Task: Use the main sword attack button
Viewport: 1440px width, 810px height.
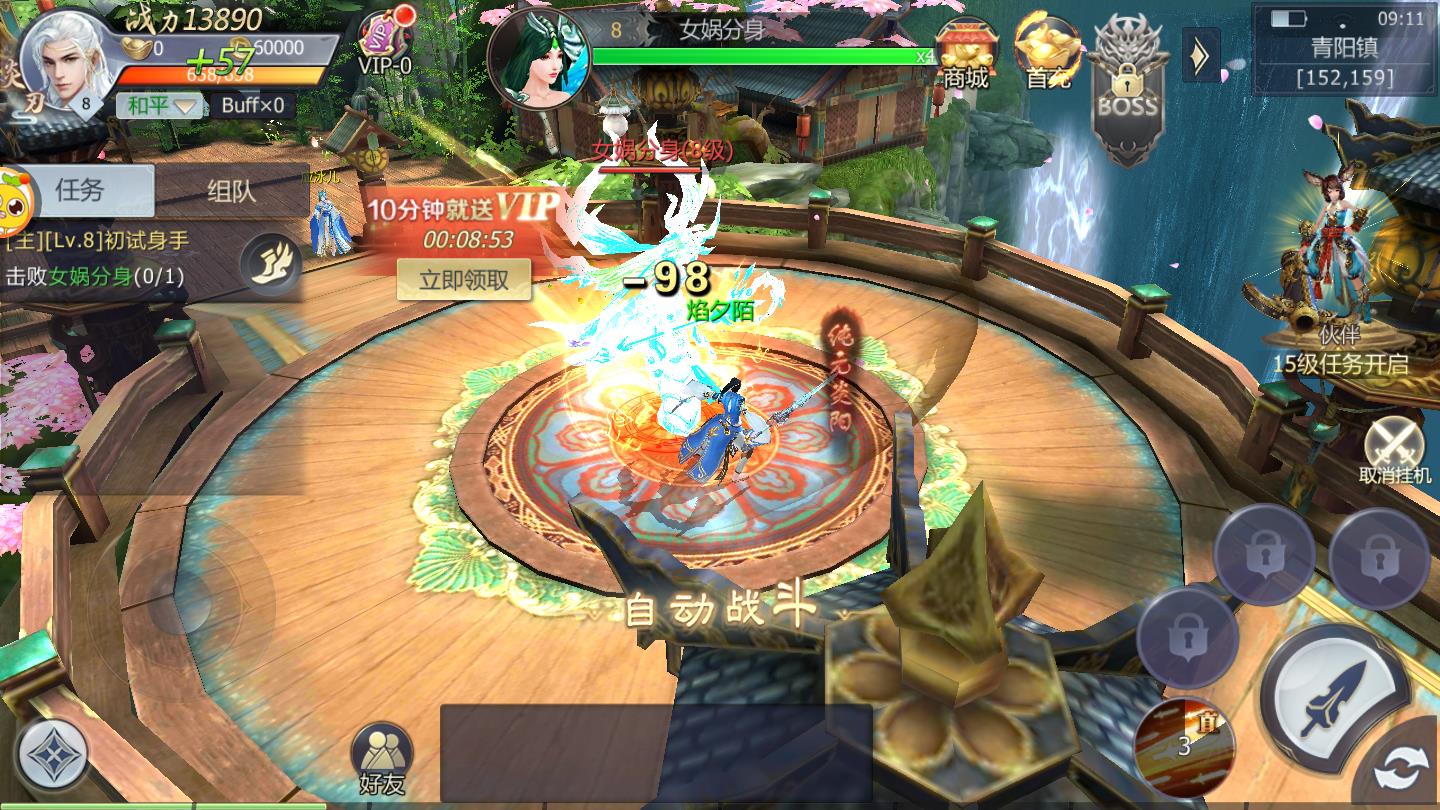Action: pyautogui.click(x=1335, y=696)
